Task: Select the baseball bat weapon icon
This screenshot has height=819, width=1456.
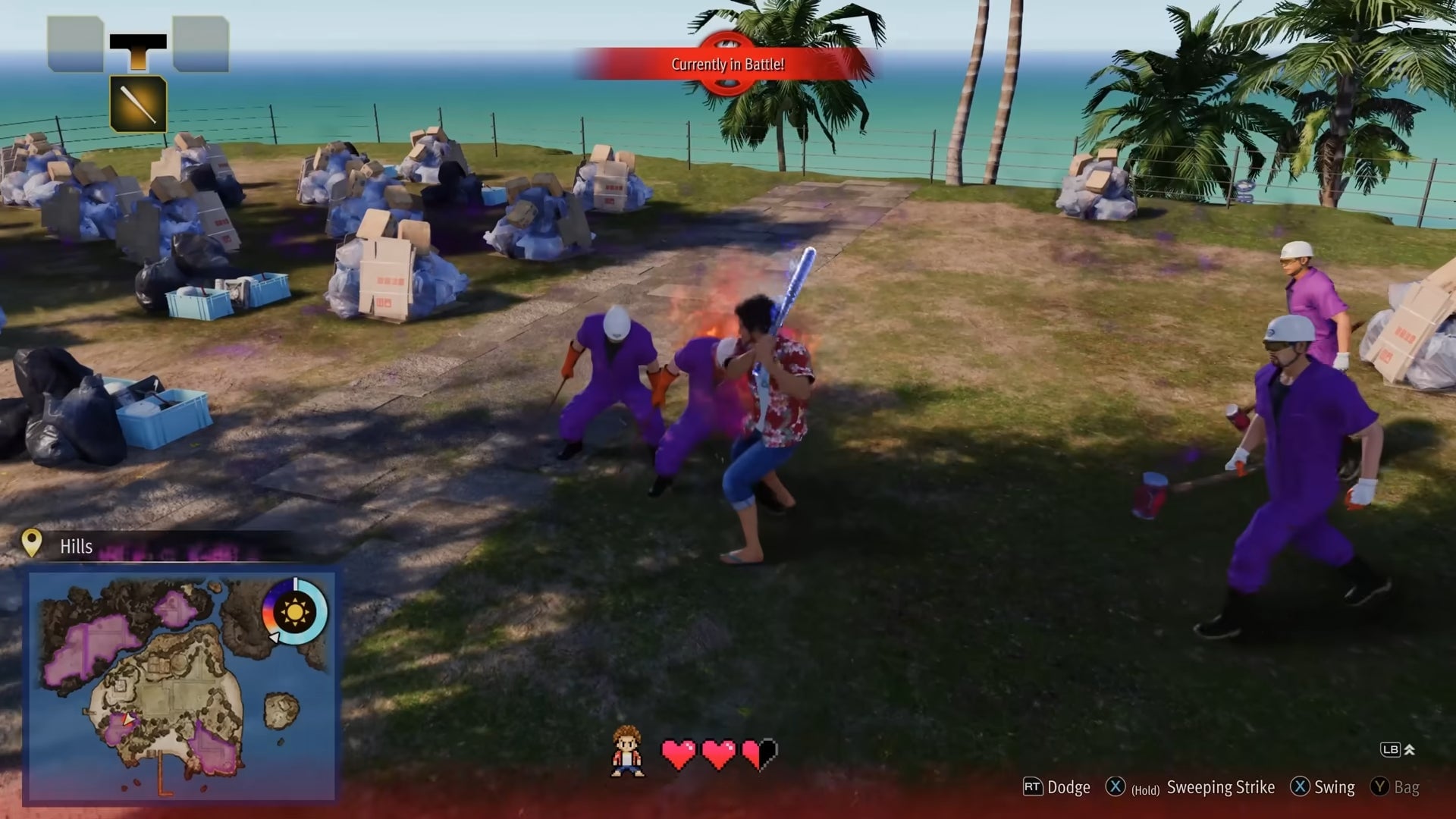Action: 139,104
